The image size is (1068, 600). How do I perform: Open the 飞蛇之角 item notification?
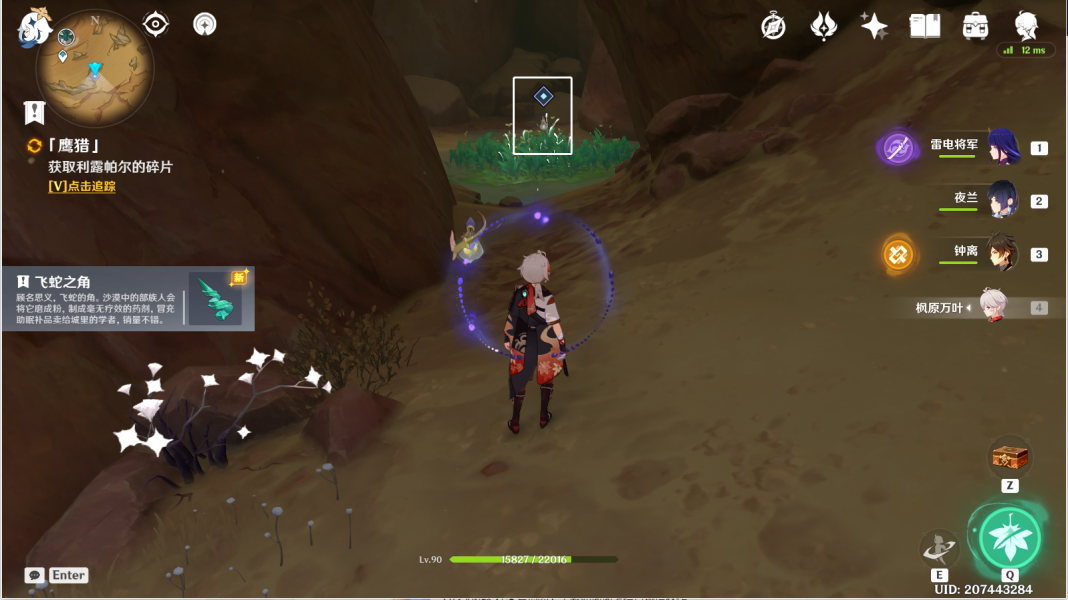pos(128,298)
